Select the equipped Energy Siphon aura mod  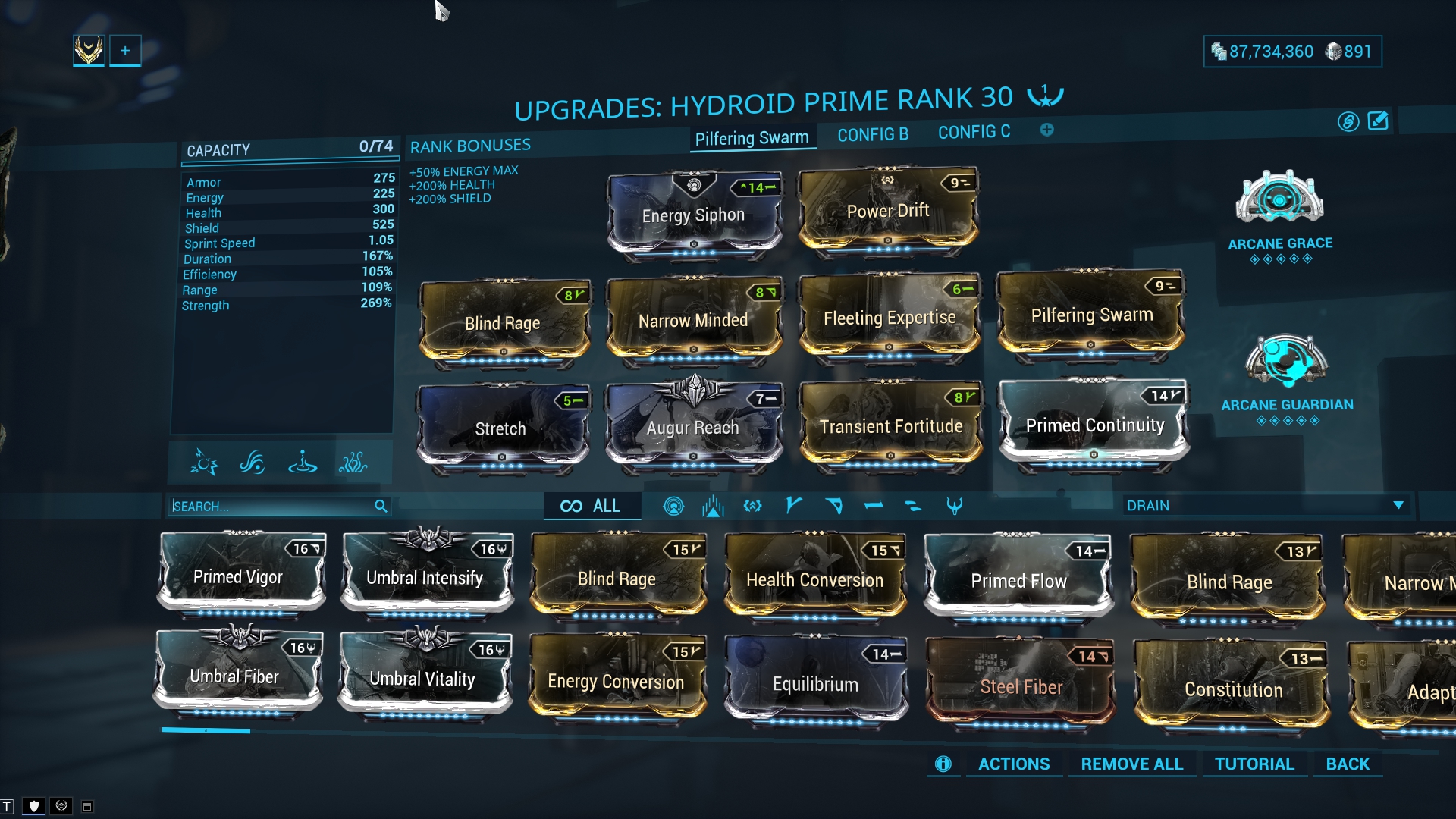tap(694, 215)
